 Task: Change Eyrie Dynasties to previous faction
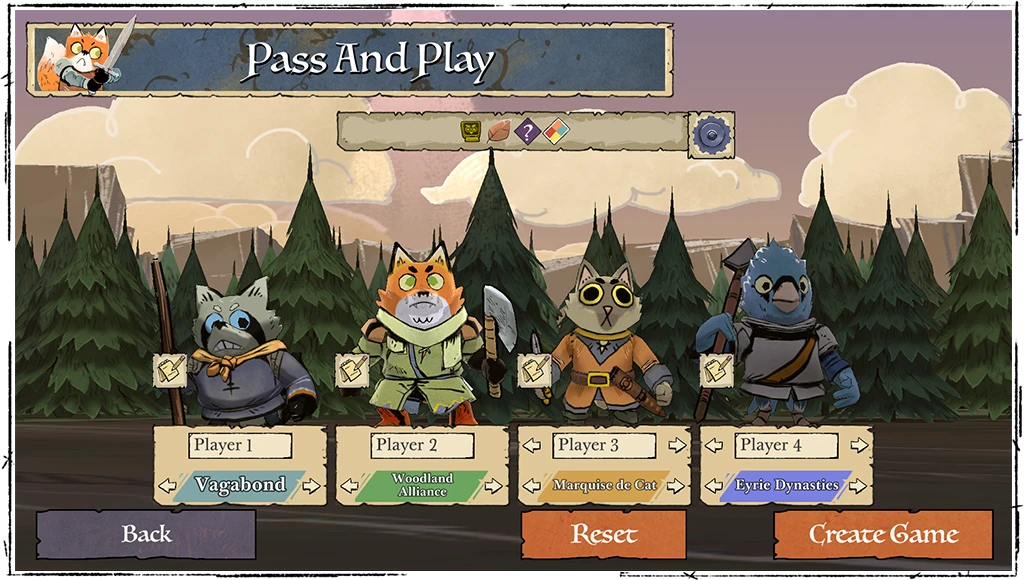pos(714,486)
